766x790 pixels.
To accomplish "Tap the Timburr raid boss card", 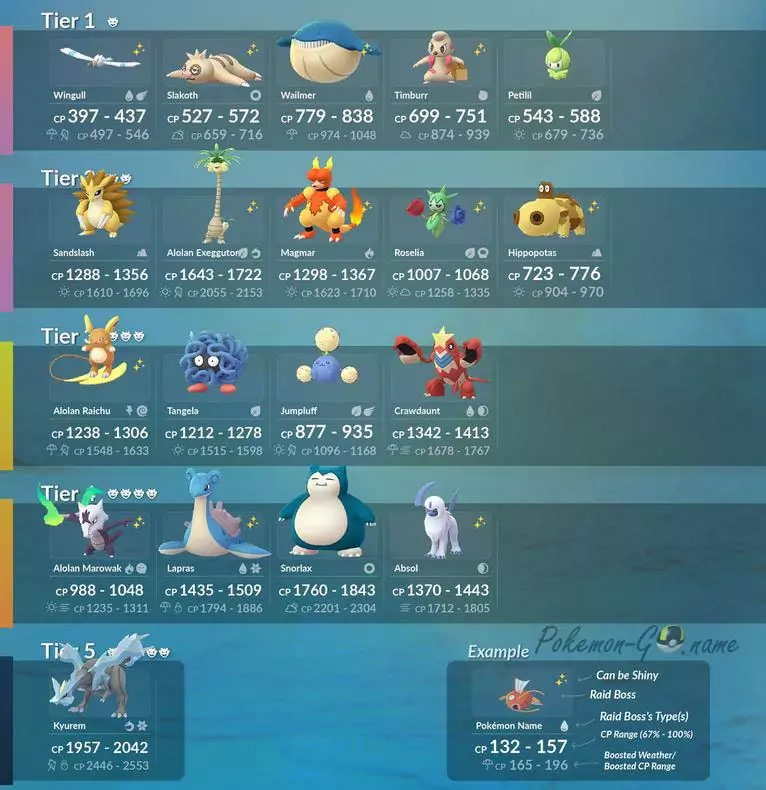I will coord(440,90).
